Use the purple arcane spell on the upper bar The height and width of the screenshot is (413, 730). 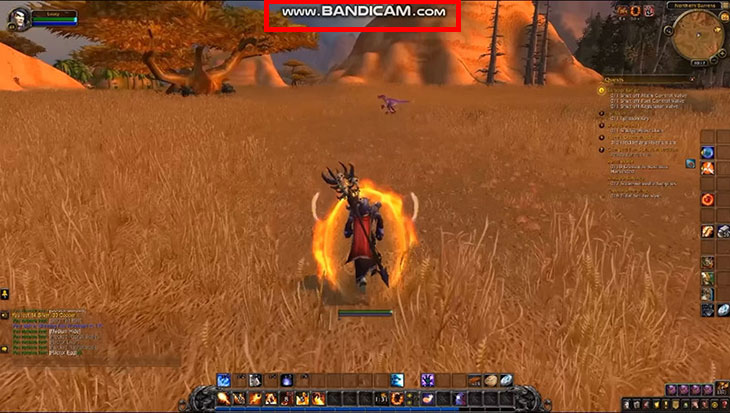pyautogui.click(x=427, y=380)
